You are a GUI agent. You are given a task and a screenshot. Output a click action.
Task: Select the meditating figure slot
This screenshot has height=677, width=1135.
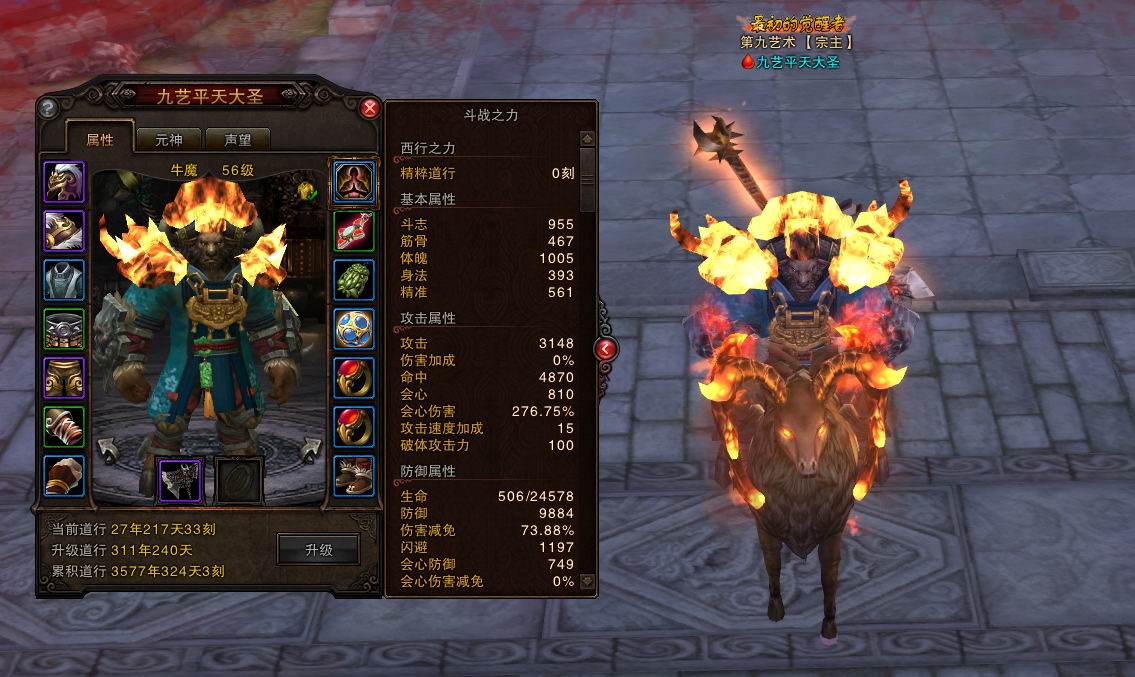pos(354,182)
